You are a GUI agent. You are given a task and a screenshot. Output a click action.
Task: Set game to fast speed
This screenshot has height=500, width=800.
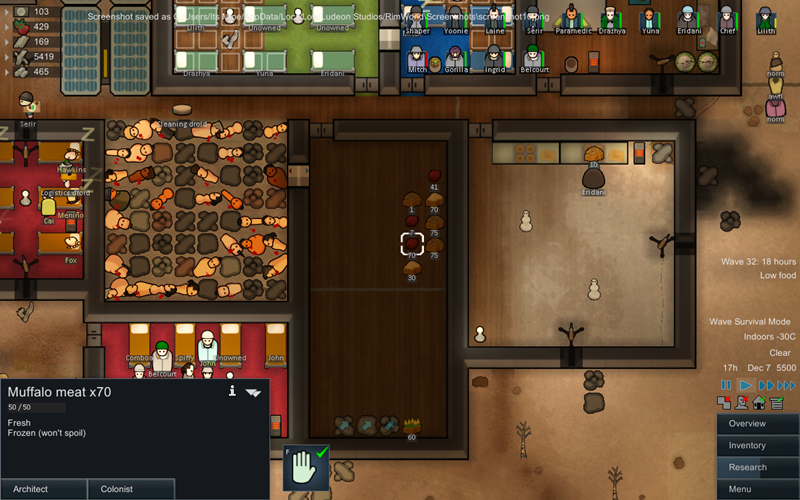[x=766, y=385]
